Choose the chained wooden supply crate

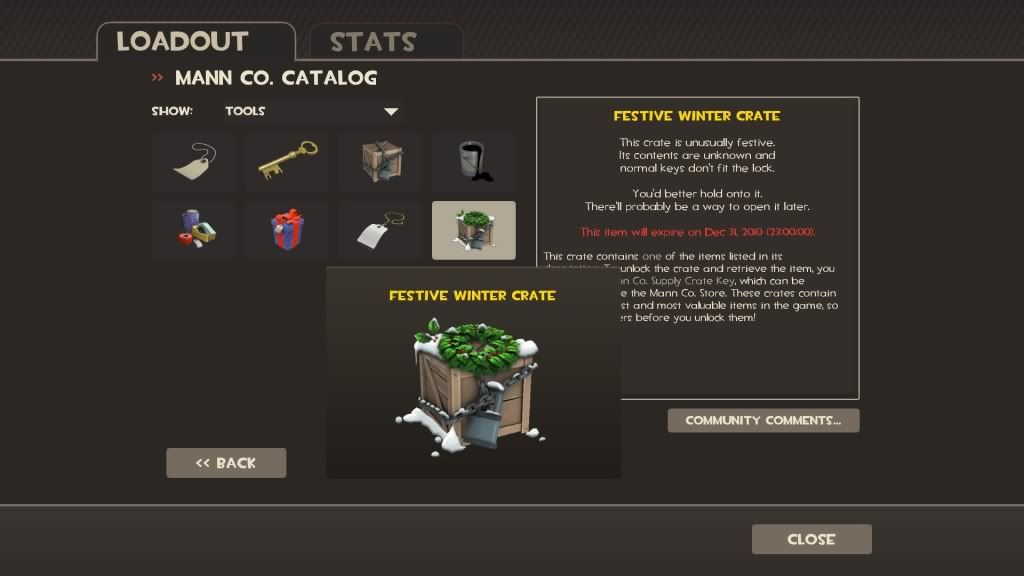(380, 161)
